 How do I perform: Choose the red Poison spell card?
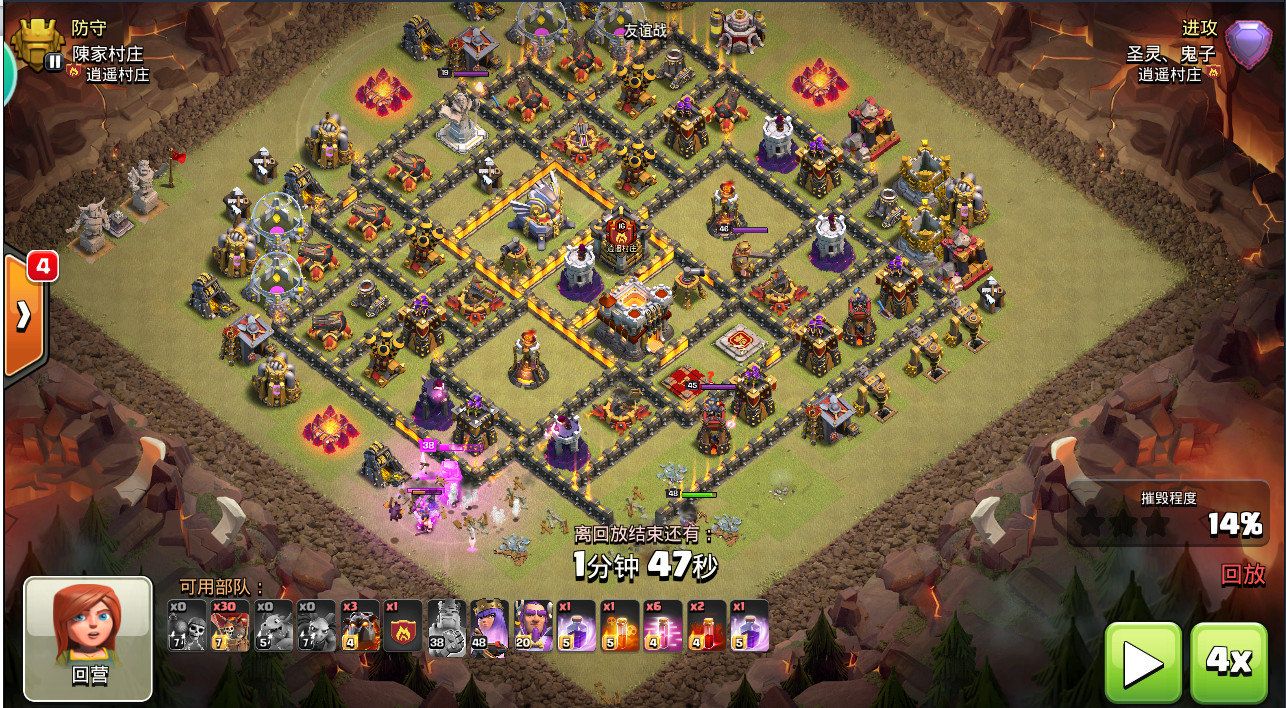(706, 626)
